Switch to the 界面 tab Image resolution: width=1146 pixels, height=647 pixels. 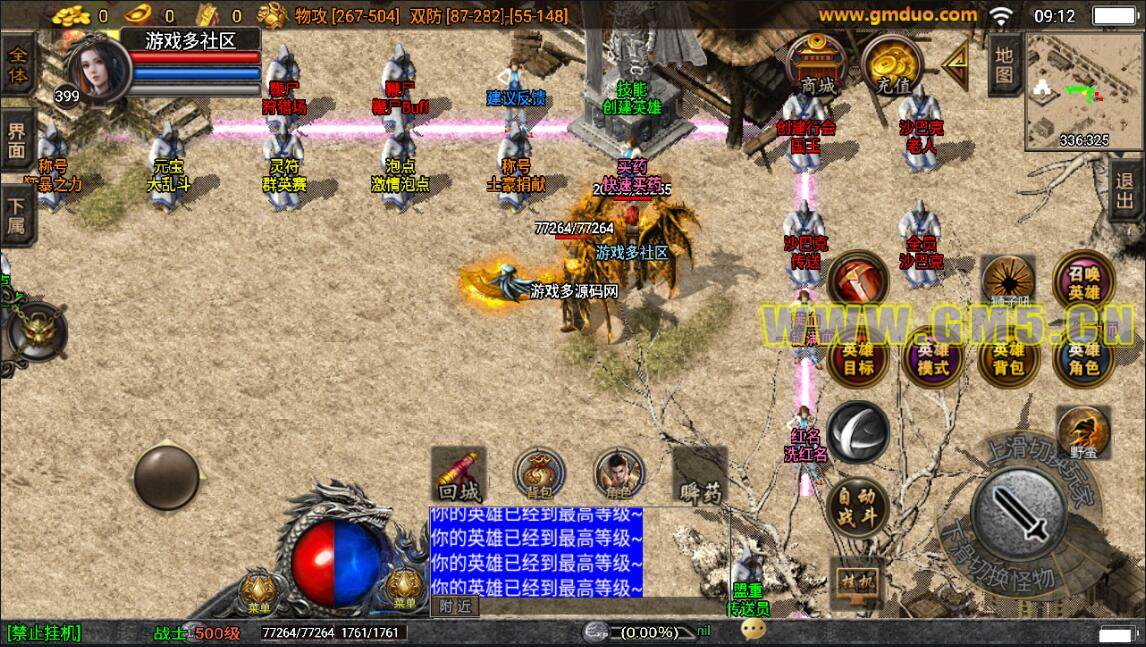[x=17, y=142]
